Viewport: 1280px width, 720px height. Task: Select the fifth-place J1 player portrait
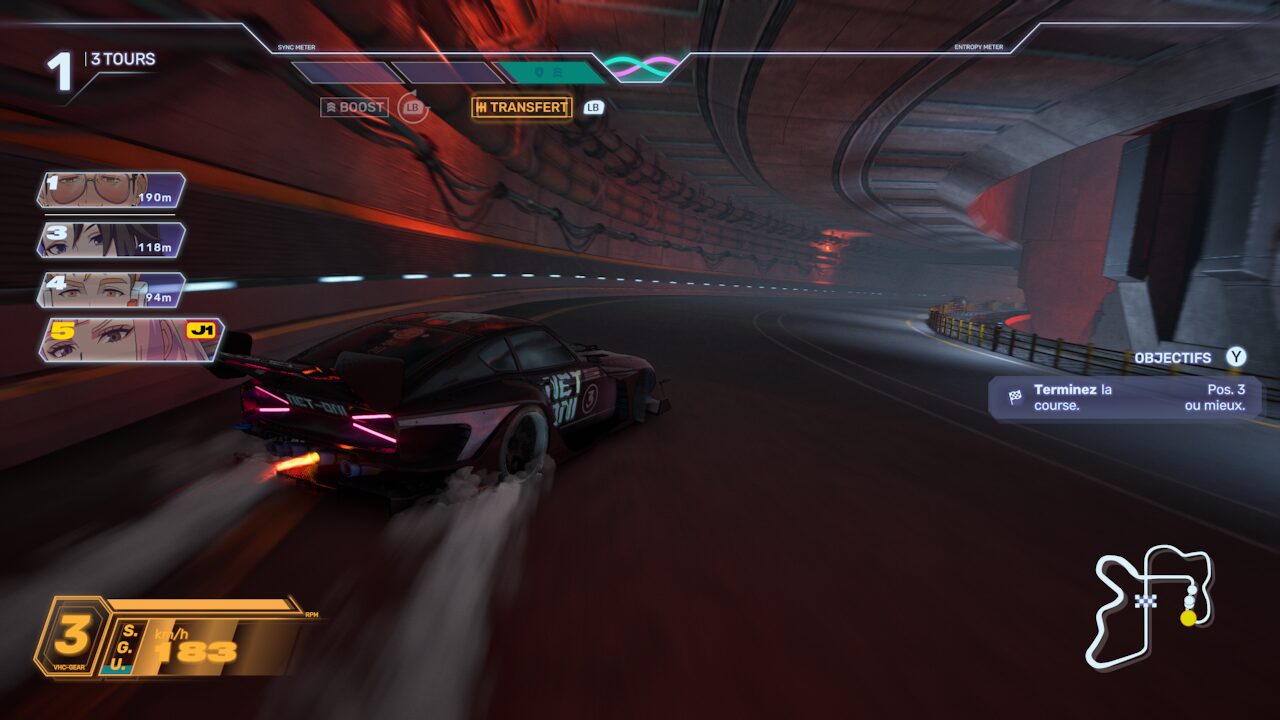tap(130, 339)
